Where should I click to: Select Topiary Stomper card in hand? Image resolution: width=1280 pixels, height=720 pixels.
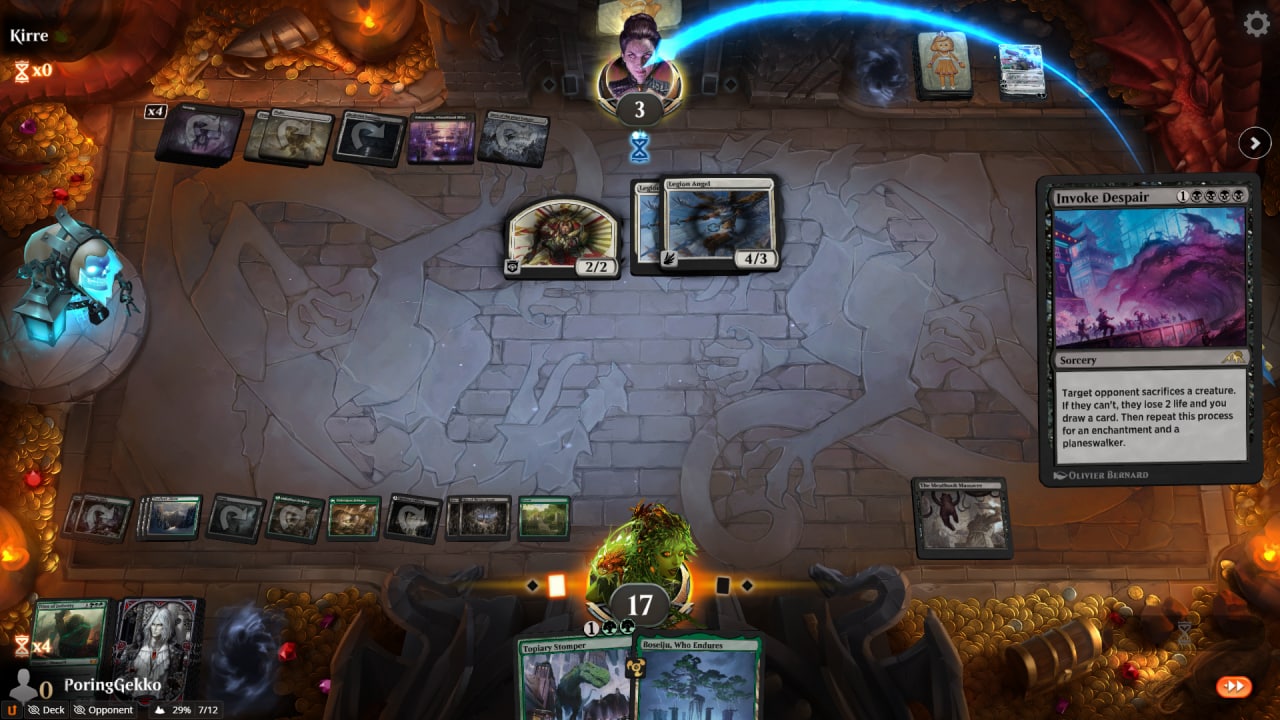(574, 678)
